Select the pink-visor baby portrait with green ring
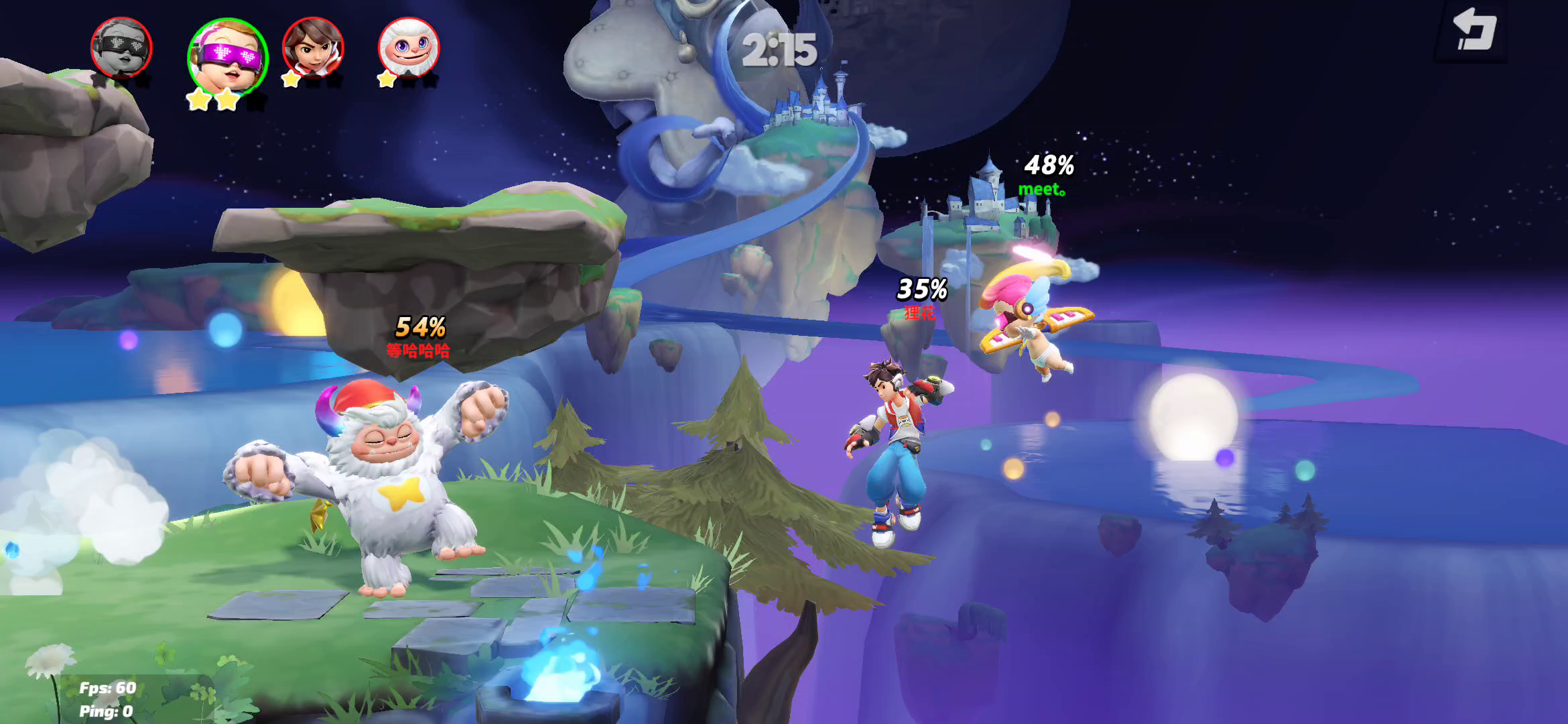The image size is (1568, 724). [x=228, y=57]
